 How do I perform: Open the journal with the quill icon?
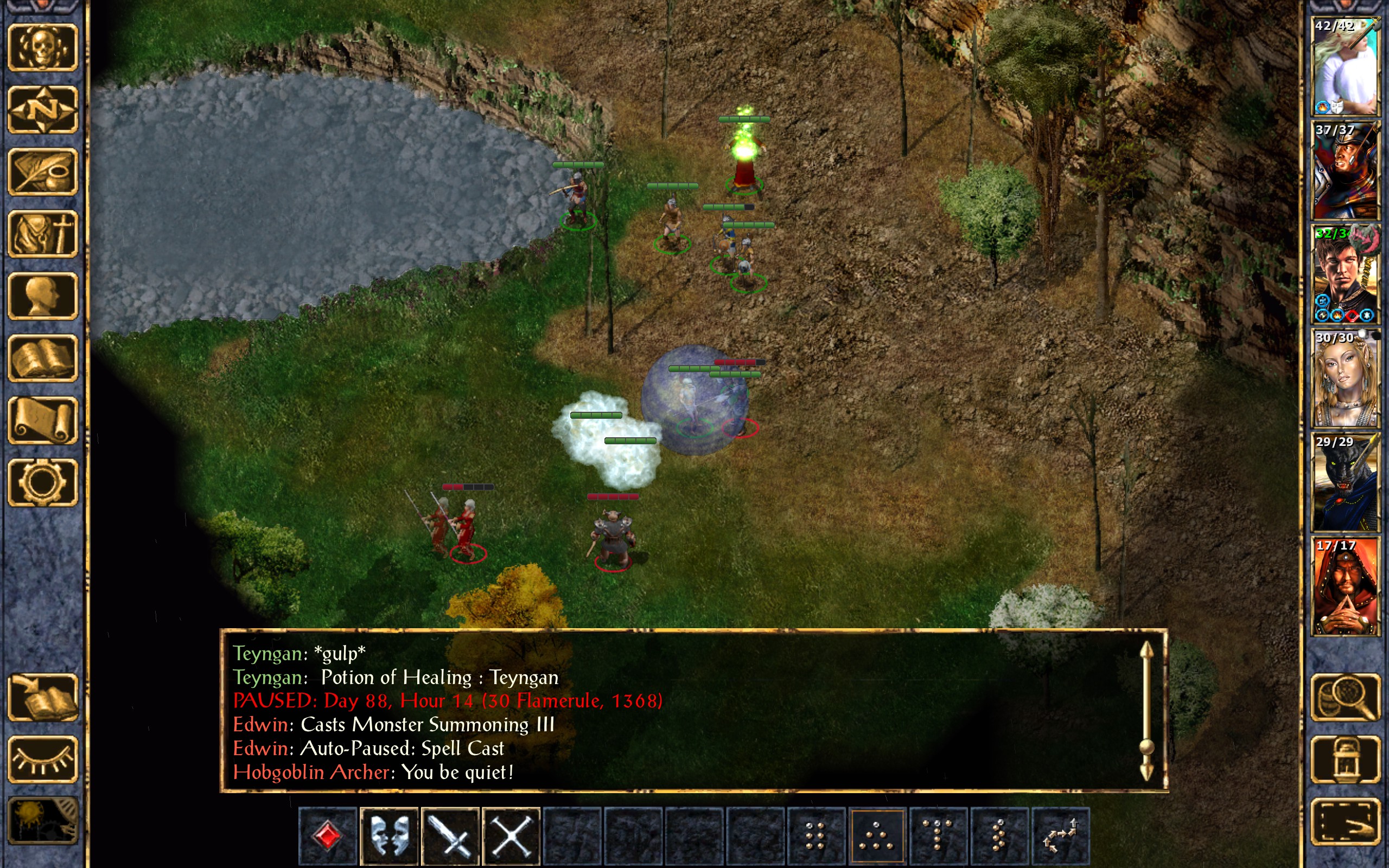[x=42, y=171]
